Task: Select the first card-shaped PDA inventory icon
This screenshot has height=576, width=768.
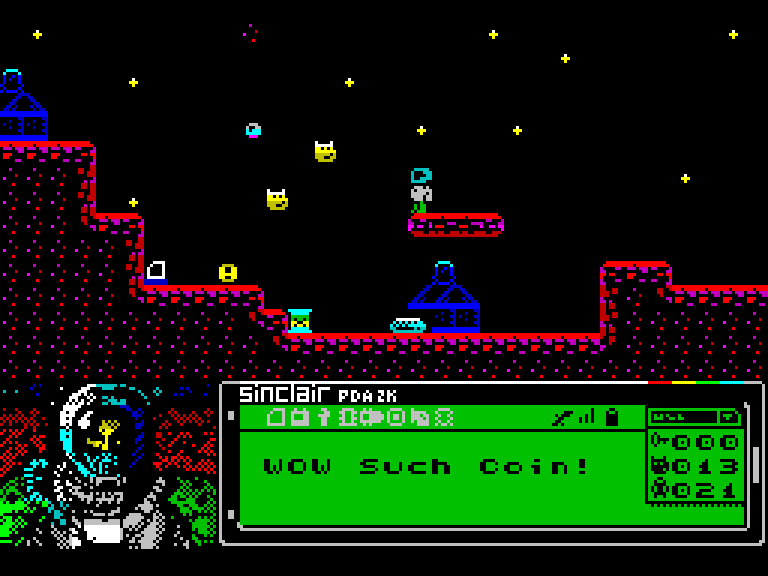Action: click(277, 417)
